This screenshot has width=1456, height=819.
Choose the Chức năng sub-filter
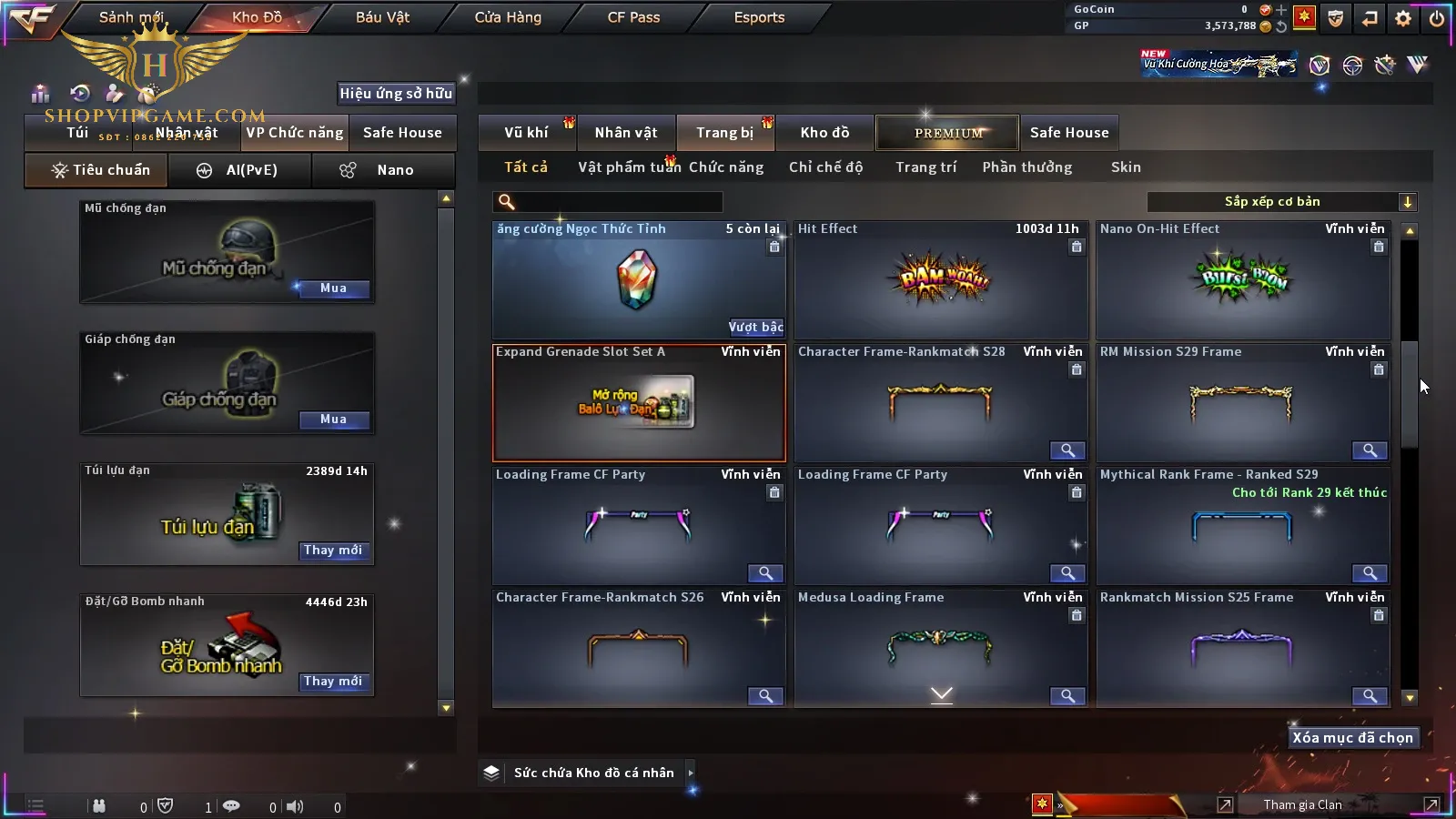point(726,167)
